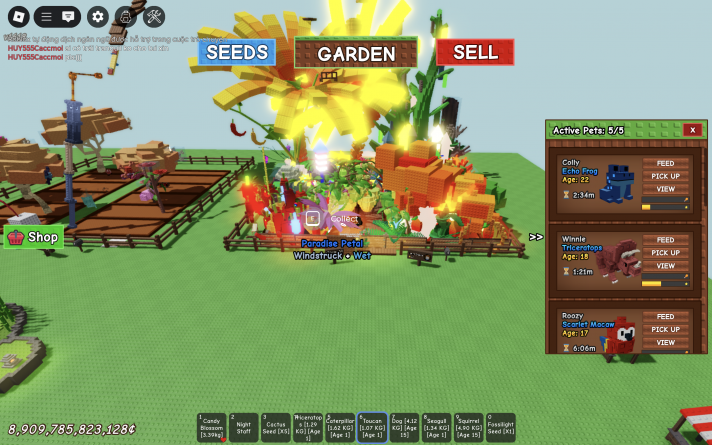Open the Shop
The height and width of the screenshot is (445, 712).
coord(34,237)
